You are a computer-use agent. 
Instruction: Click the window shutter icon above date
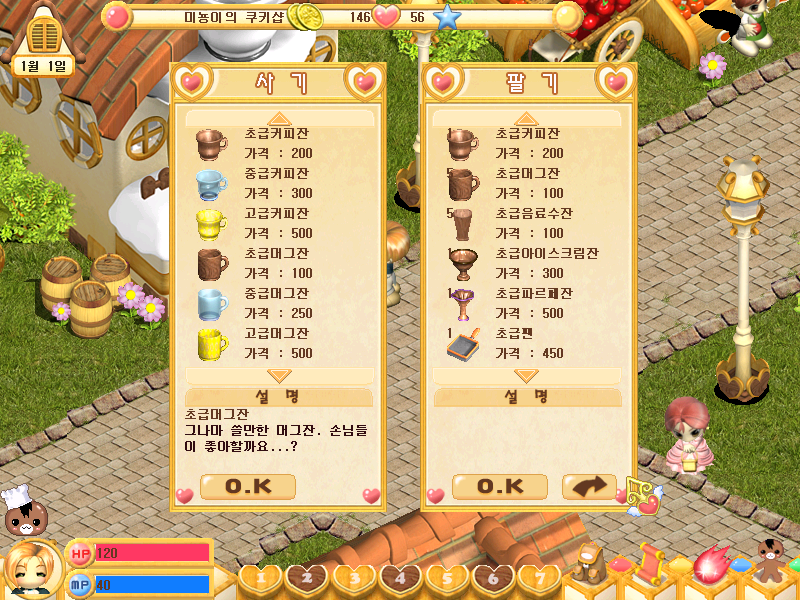click(45, 34)
